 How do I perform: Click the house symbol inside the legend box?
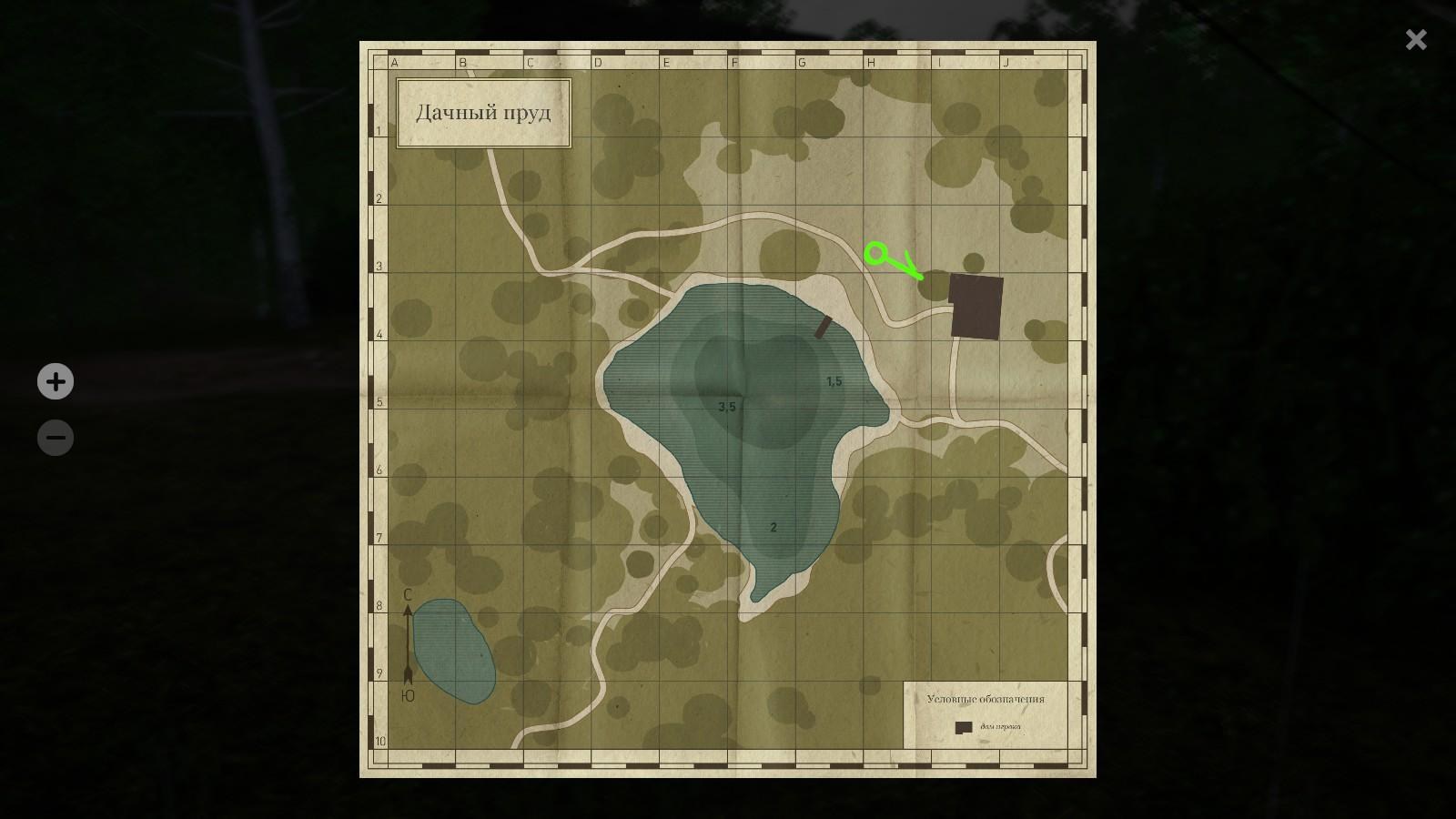point(963,728)
